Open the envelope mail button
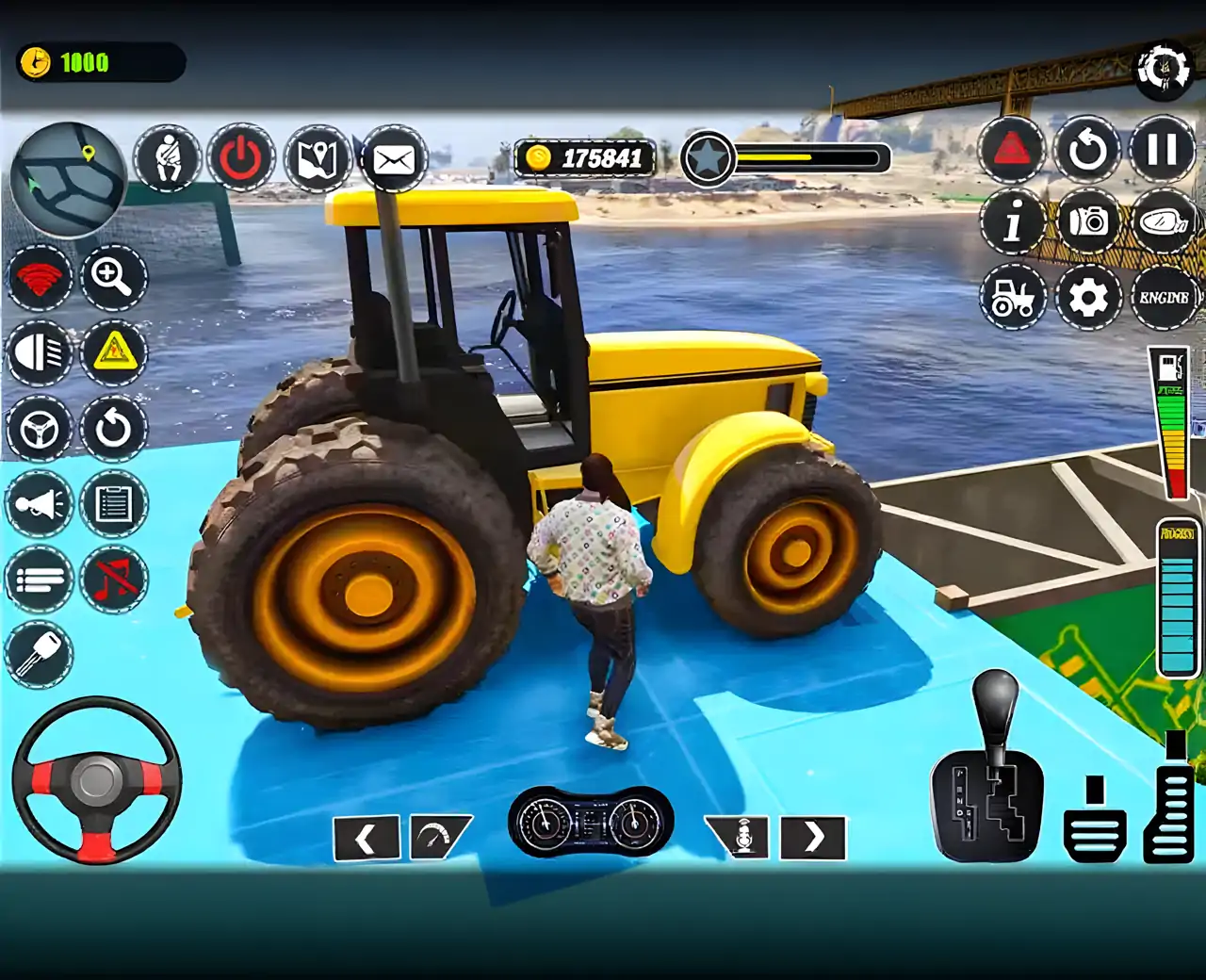The height and width of the screenshot is (980, 1206). pyautogui.click(x=394, y=158)
